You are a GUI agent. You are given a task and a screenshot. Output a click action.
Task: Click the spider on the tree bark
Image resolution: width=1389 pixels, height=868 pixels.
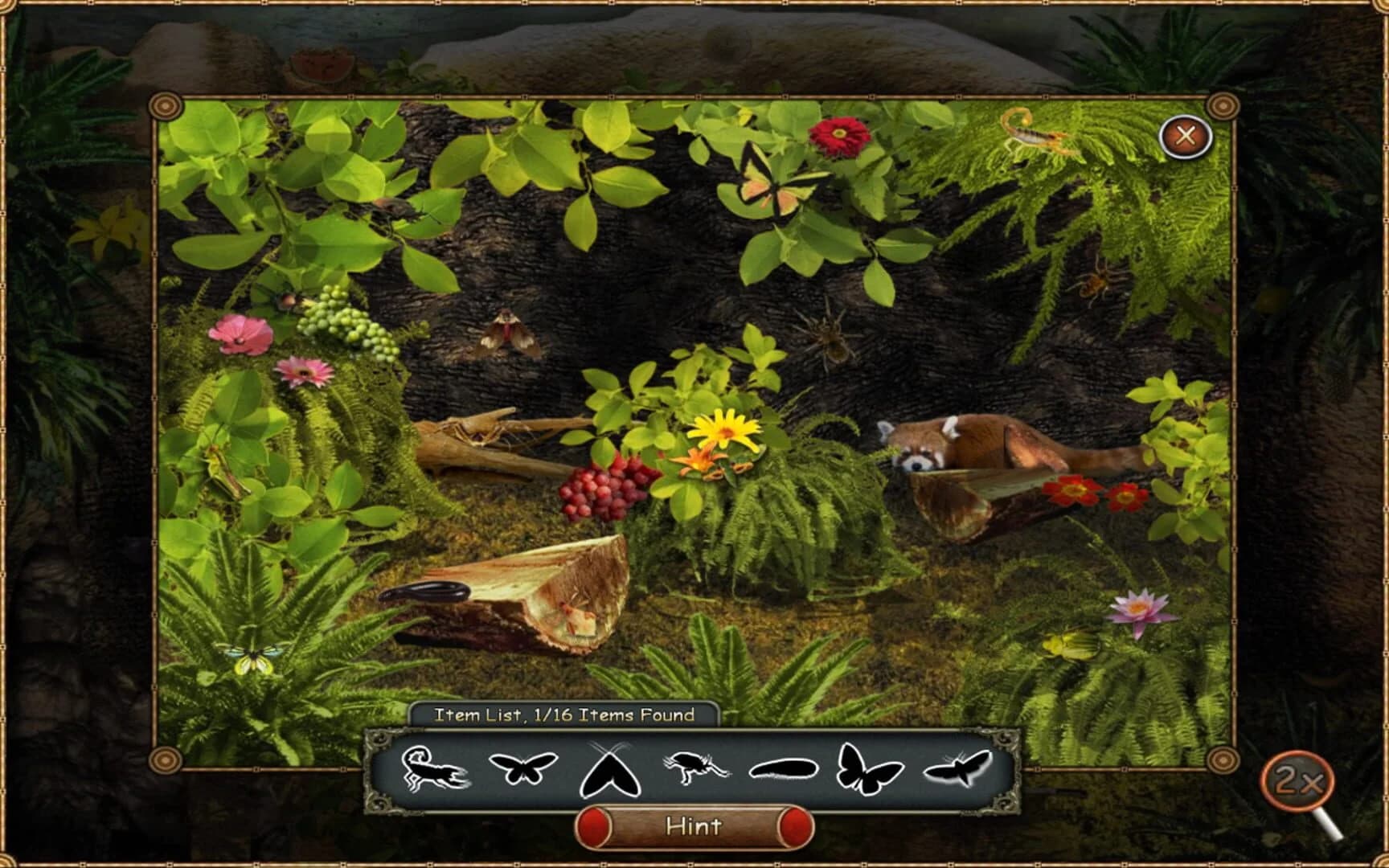point(832,338)
